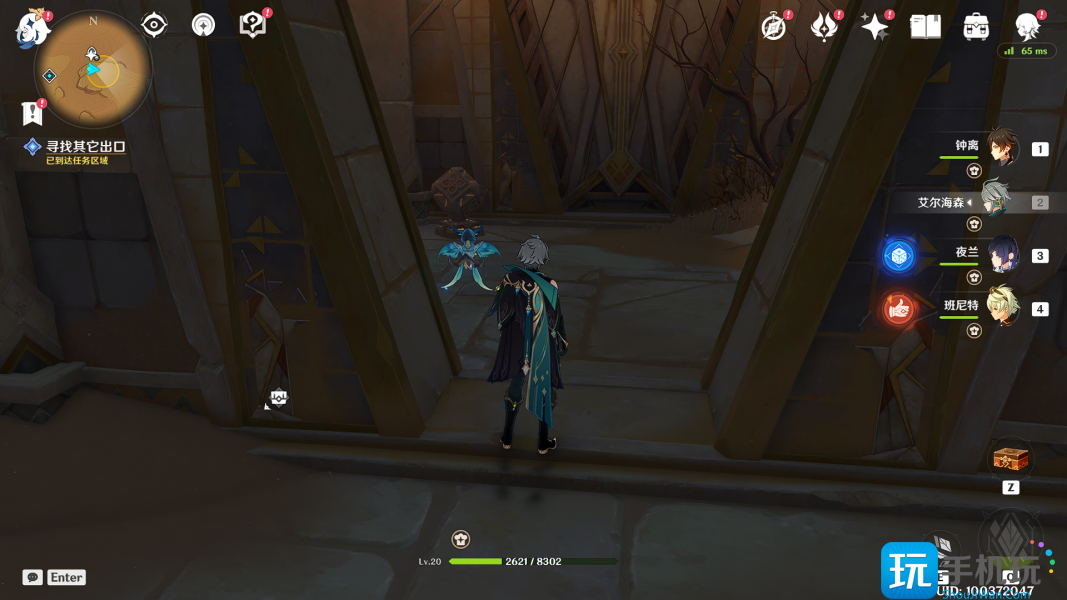Open the quest banner icon with exclamation mark

coord(31,113)
